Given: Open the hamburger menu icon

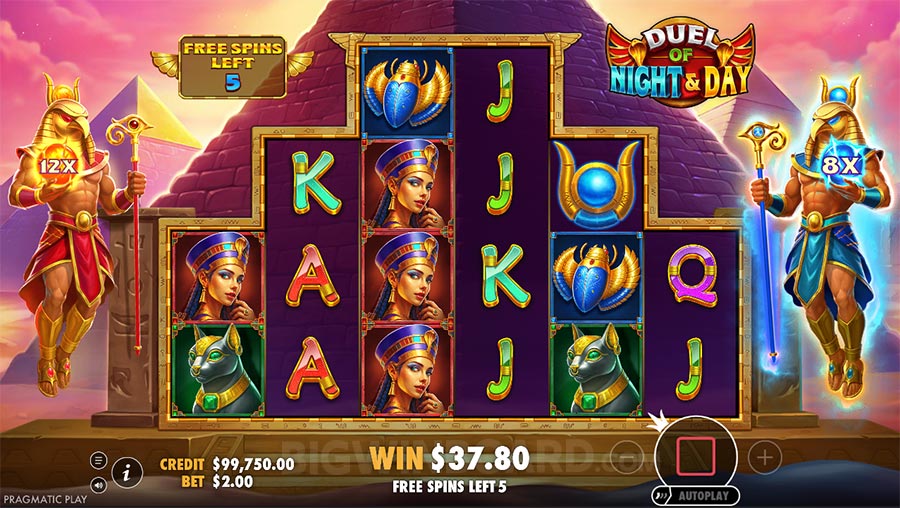Looking at the screenshot, I should click(x=98, y=460).
